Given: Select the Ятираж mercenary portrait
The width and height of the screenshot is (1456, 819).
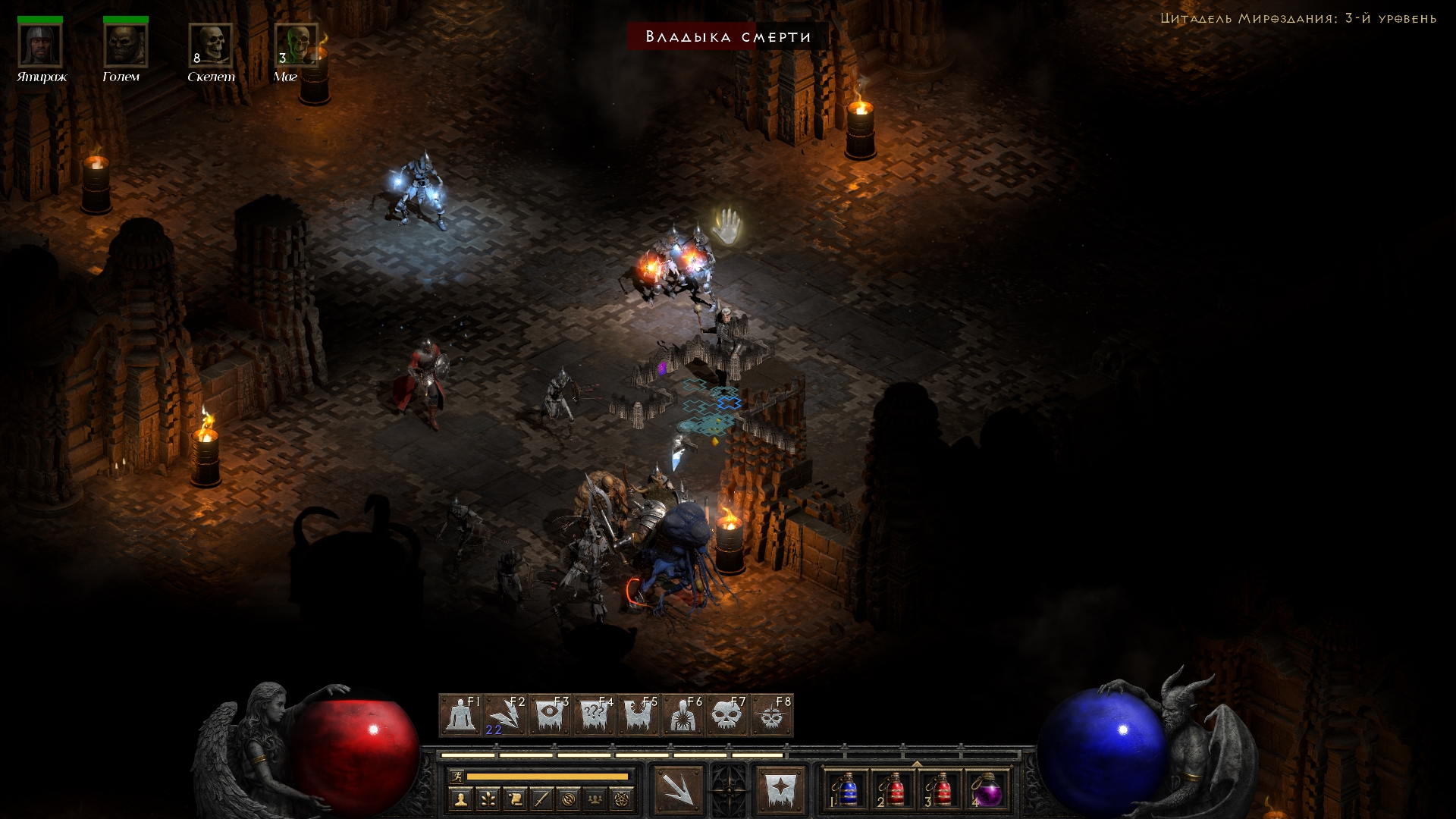Looking at the screenshot, I should (40, 45).
